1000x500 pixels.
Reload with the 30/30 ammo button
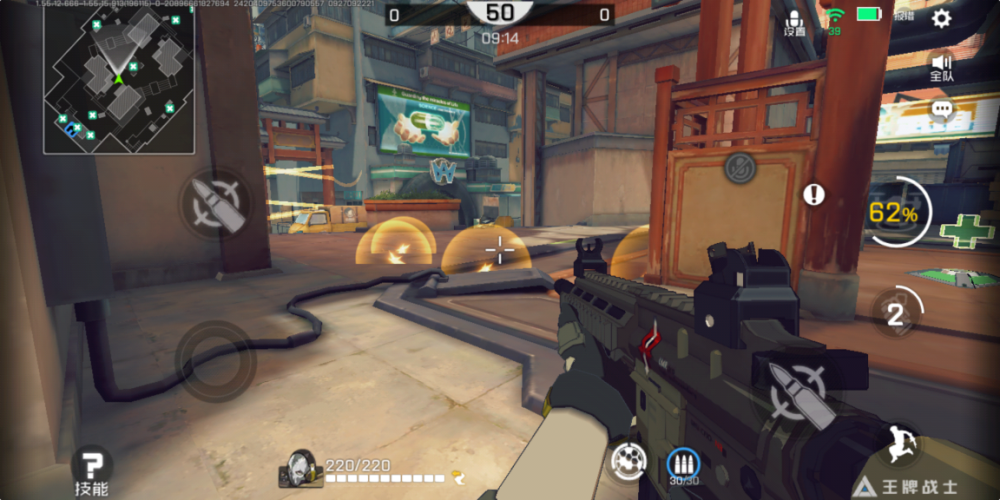(x=683, y=463)
